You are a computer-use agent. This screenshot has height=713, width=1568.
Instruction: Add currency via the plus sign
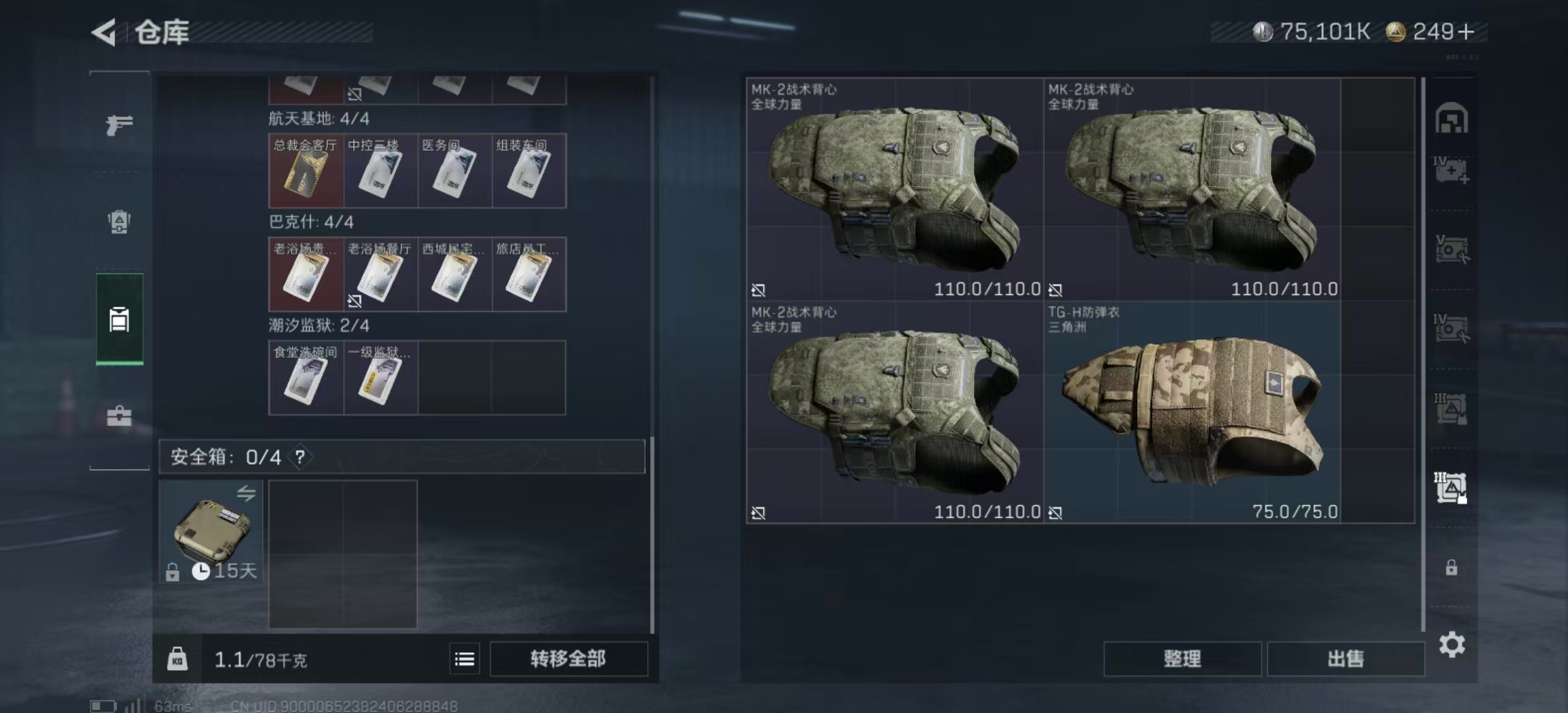[1466, 32]
